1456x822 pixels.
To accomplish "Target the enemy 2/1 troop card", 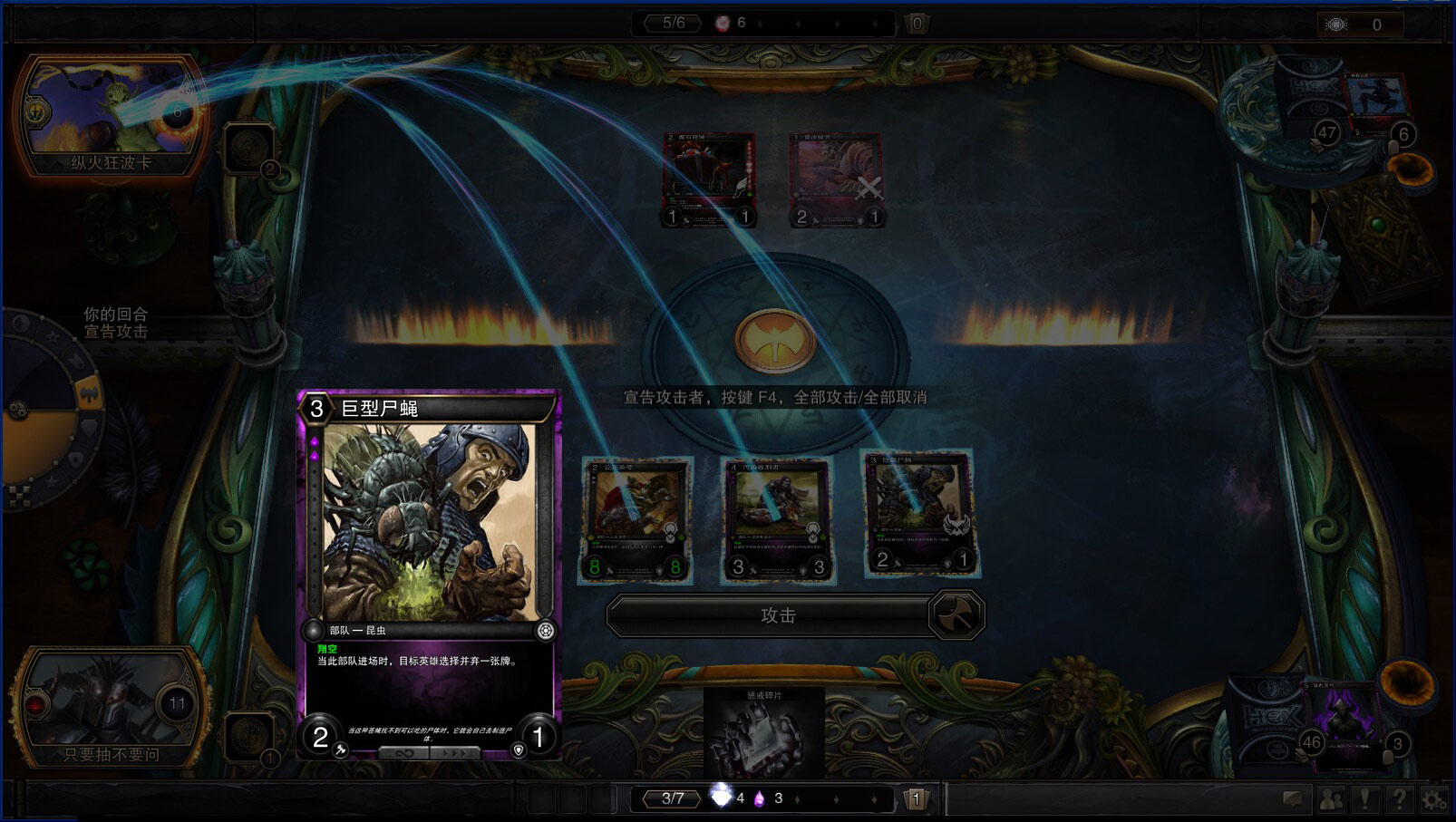I will 836,179.
